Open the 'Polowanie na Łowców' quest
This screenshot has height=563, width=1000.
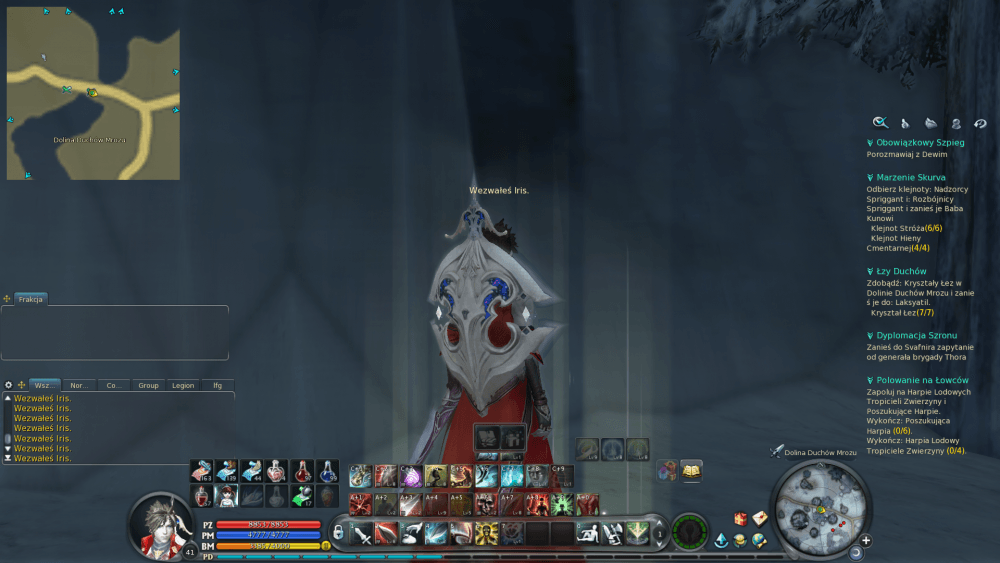pos(922,380)
